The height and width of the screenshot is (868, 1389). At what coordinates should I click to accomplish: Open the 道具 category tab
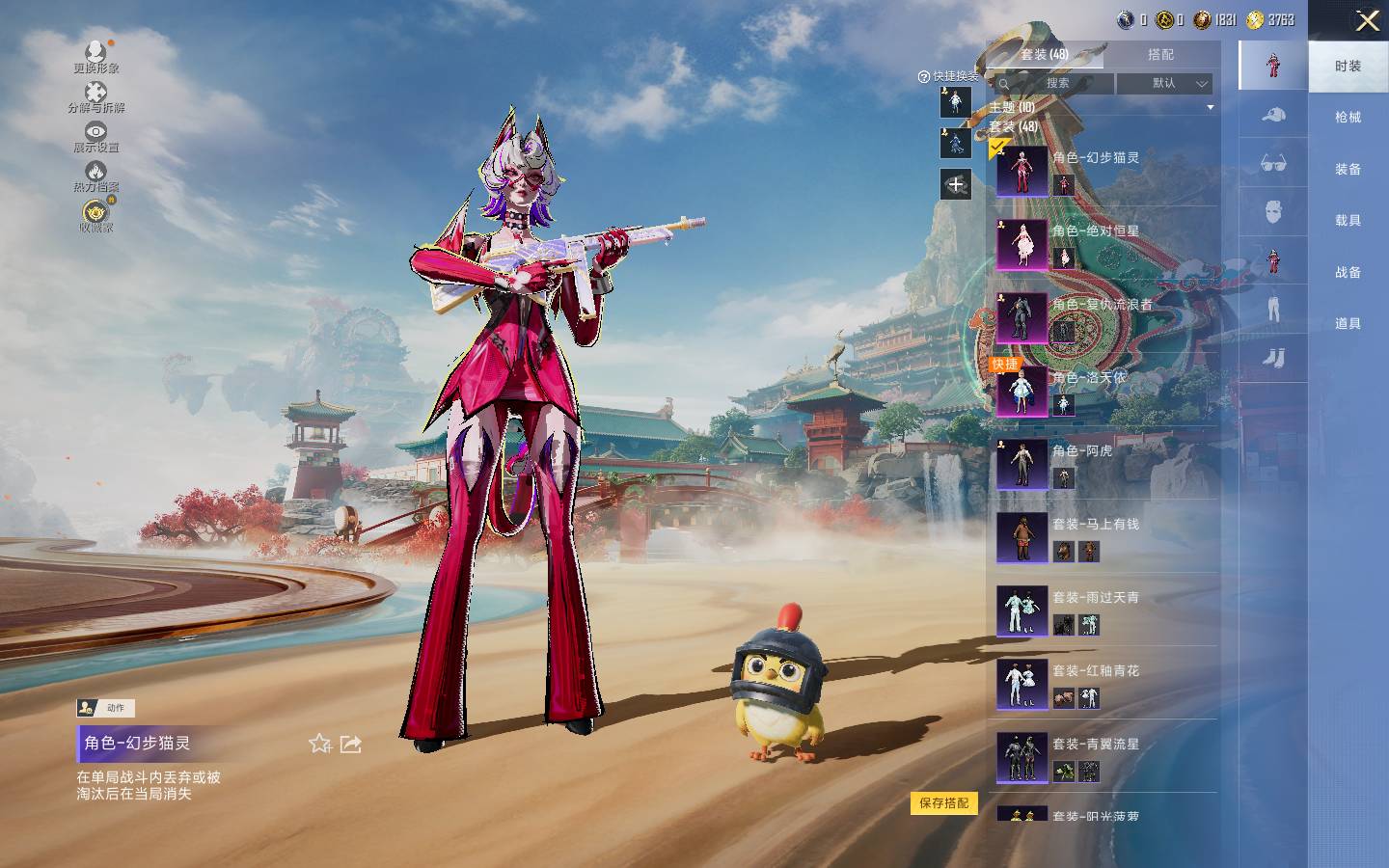point(1348,324)
